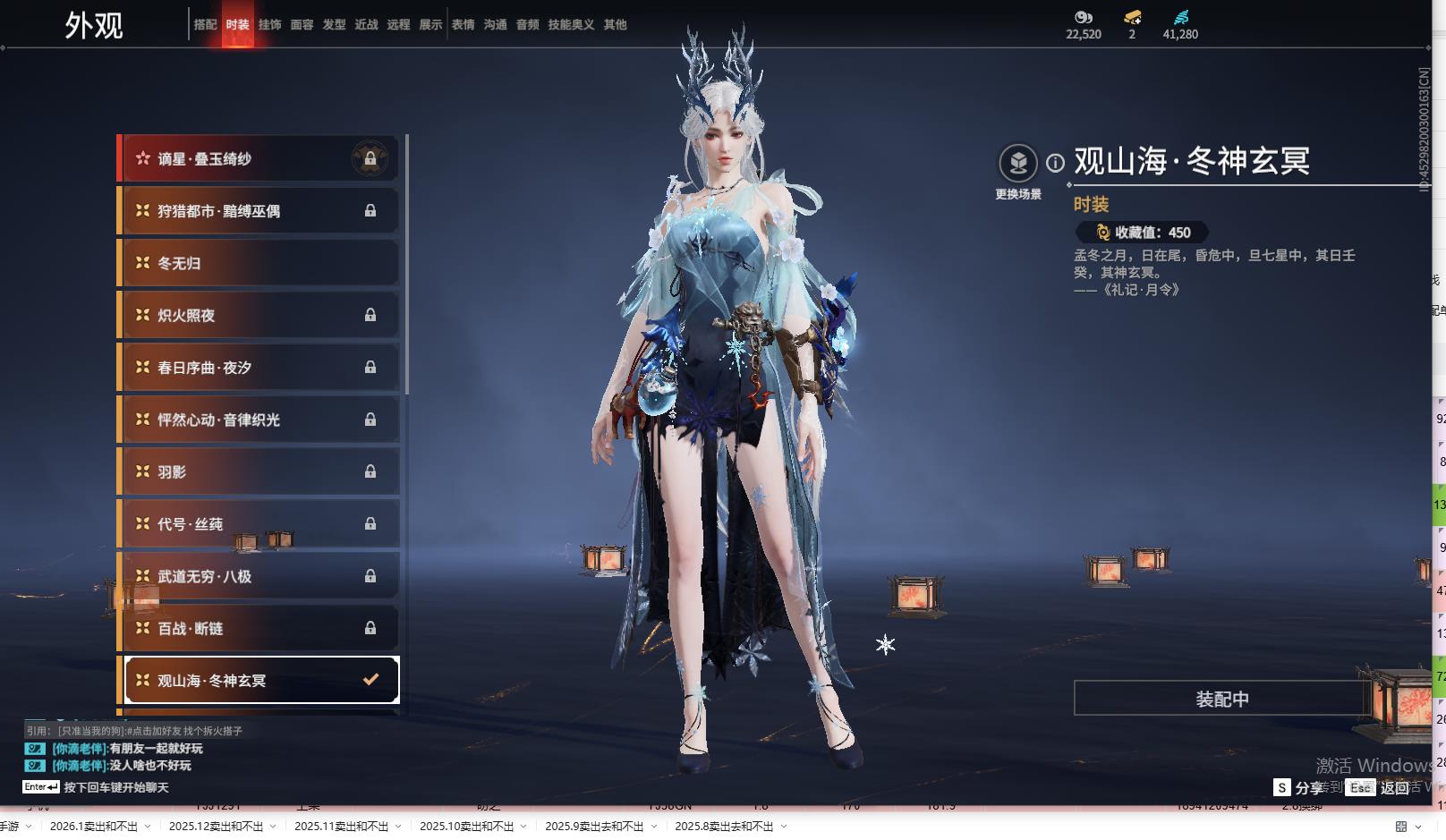
Task: Click the 更换场景 scene change icon
Action: point(1018,165)
